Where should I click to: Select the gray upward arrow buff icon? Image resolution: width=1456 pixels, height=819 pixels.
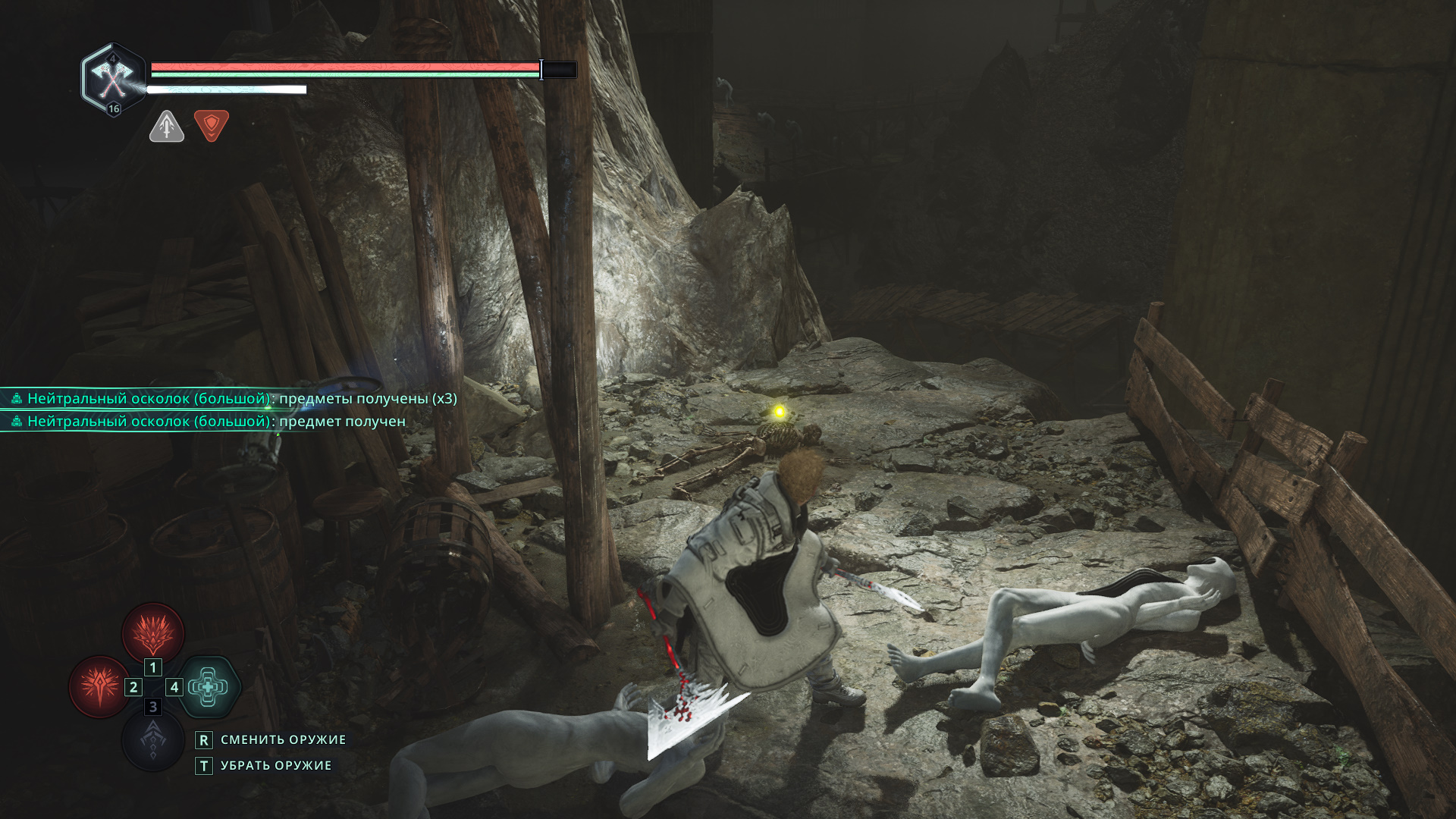tap(167, 127)
